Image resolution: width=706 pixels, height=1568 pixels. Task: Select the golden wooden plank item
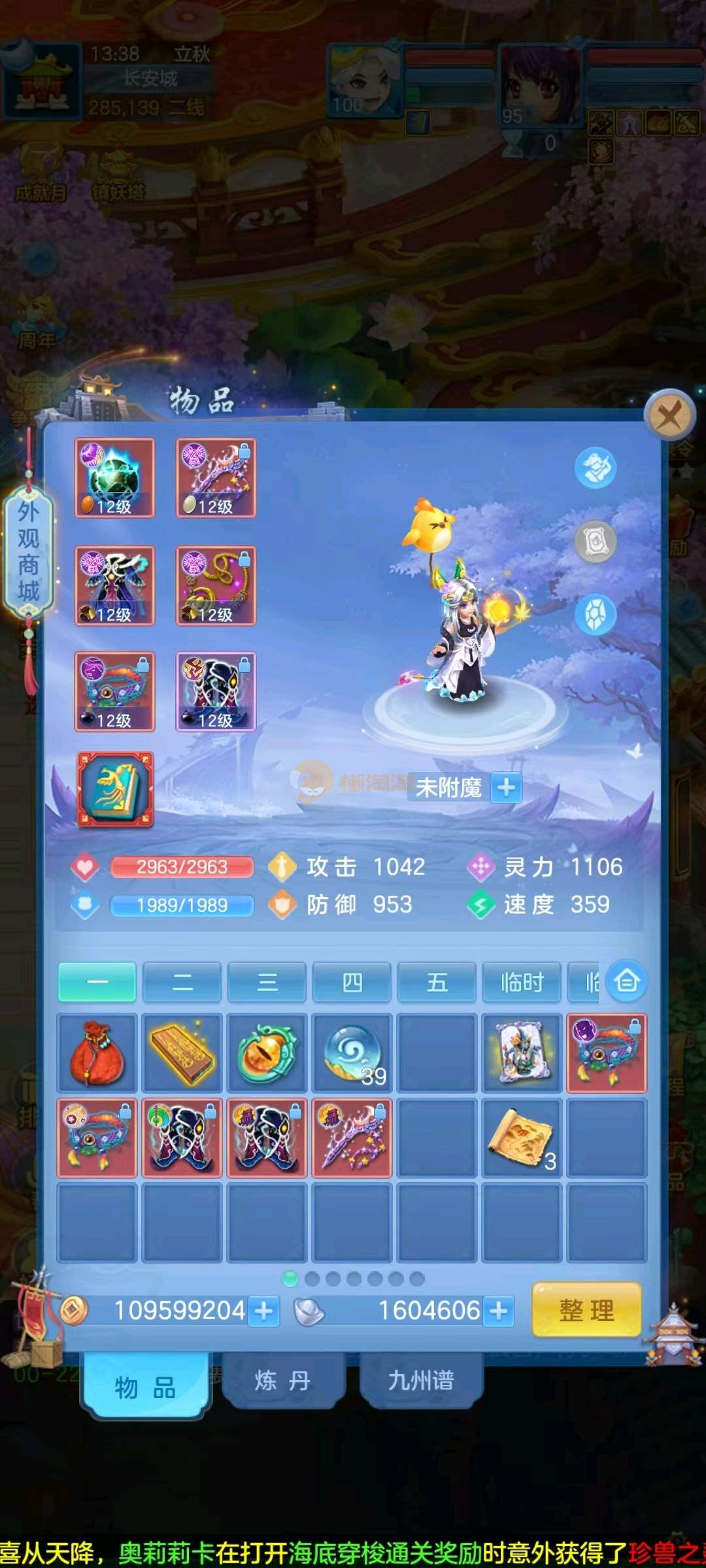point(182,1053)
